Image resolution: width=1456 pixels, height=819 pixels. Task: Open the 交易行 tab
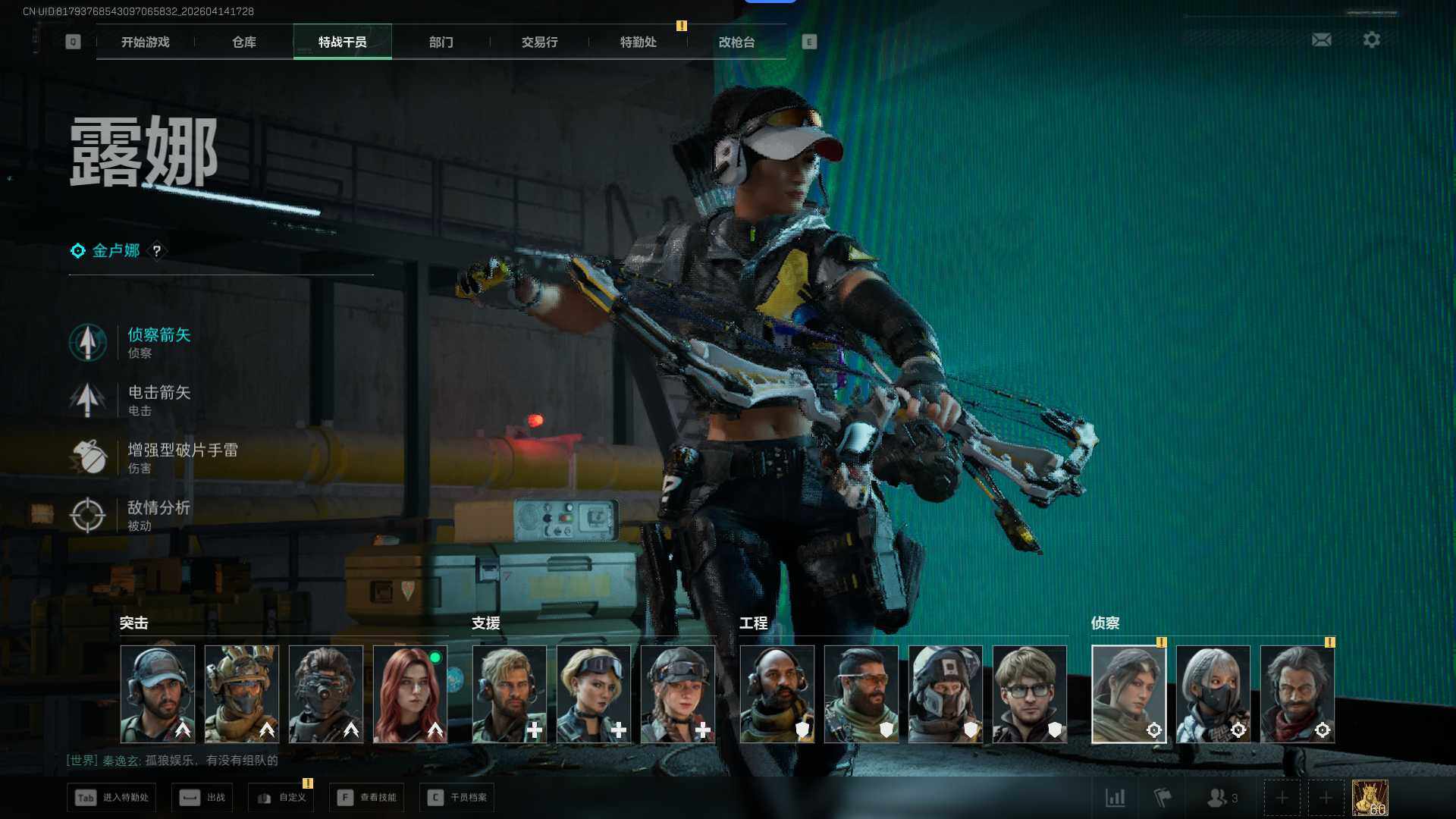(x=539, y=42)
